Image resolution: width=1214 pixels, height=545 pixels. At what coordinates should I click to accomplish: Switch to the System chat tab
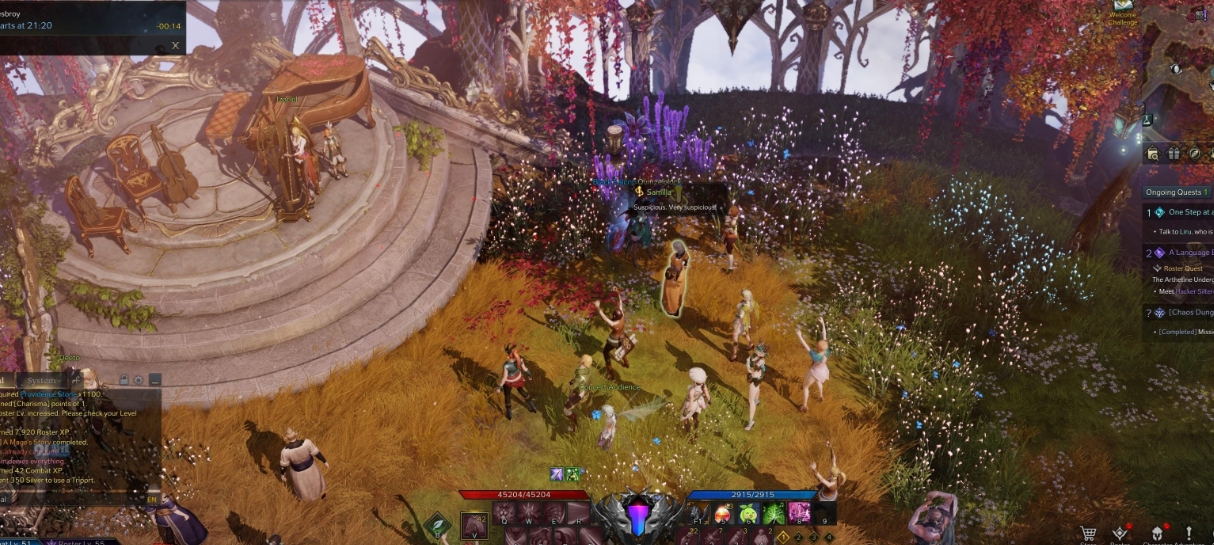coord(42,380)
